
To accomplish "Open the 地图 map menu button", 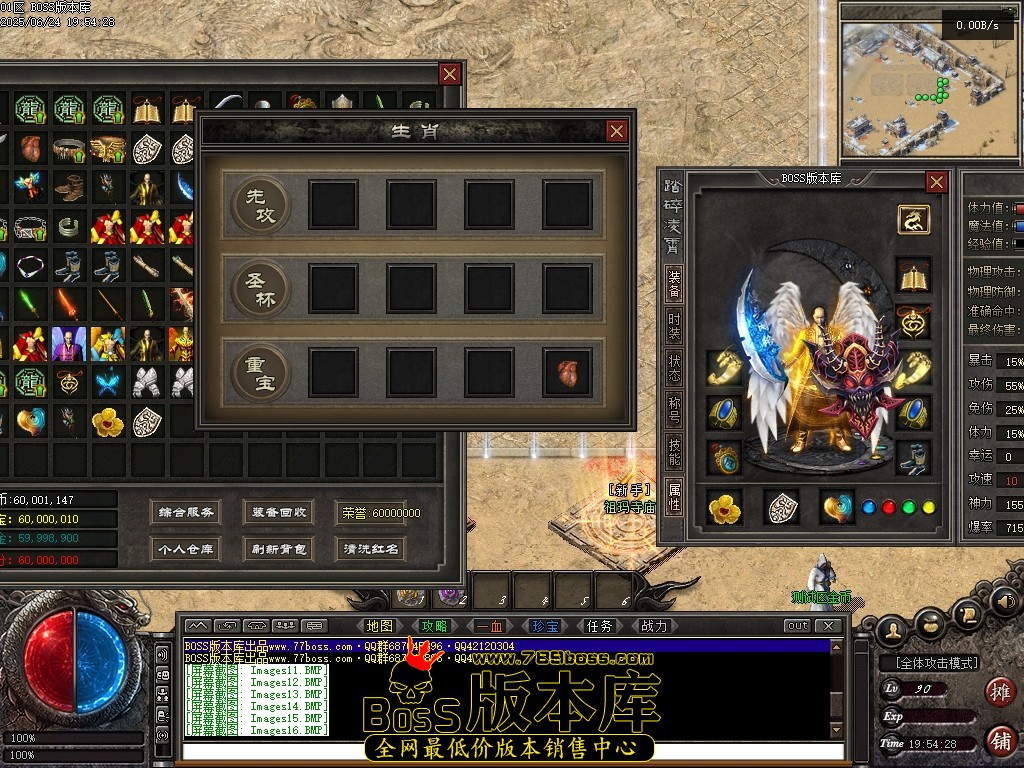I will tap(380, 626).
